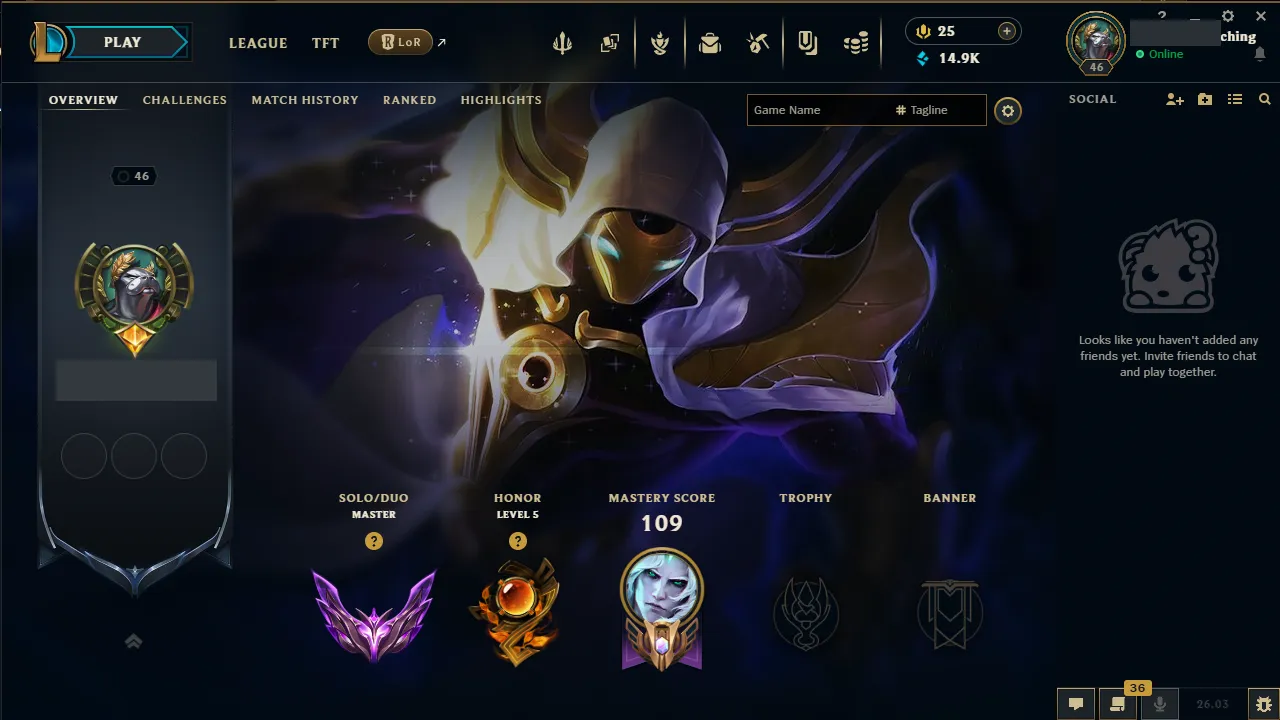Open friends list view options icon
The image size is (1280, 720).
click(1235, 99)
